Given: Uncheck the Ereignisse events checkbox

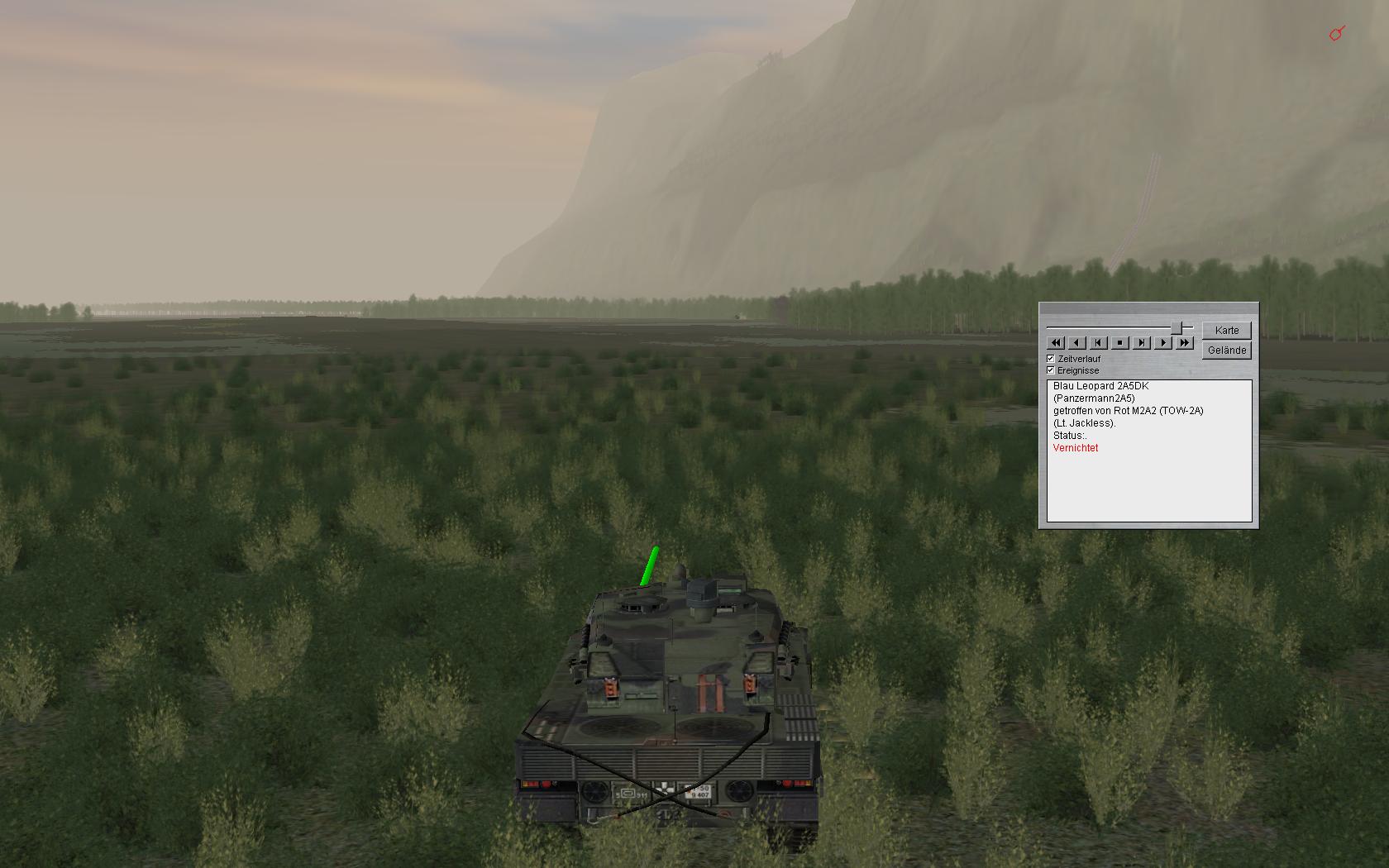Looking at the screenshot, I should click(1051, 370).
